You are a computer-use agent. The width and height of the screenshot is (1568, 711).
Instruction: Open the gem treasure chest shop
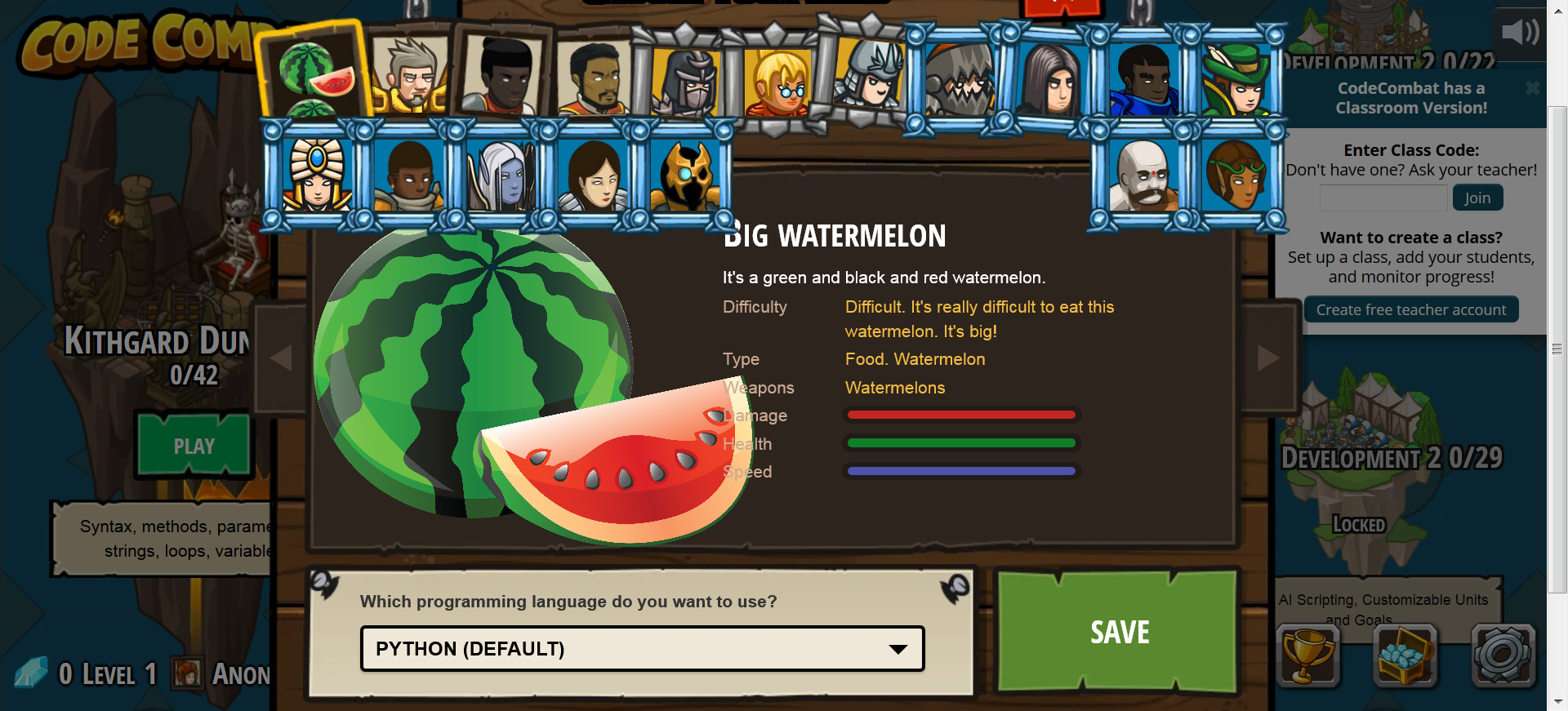point(1405,655)
